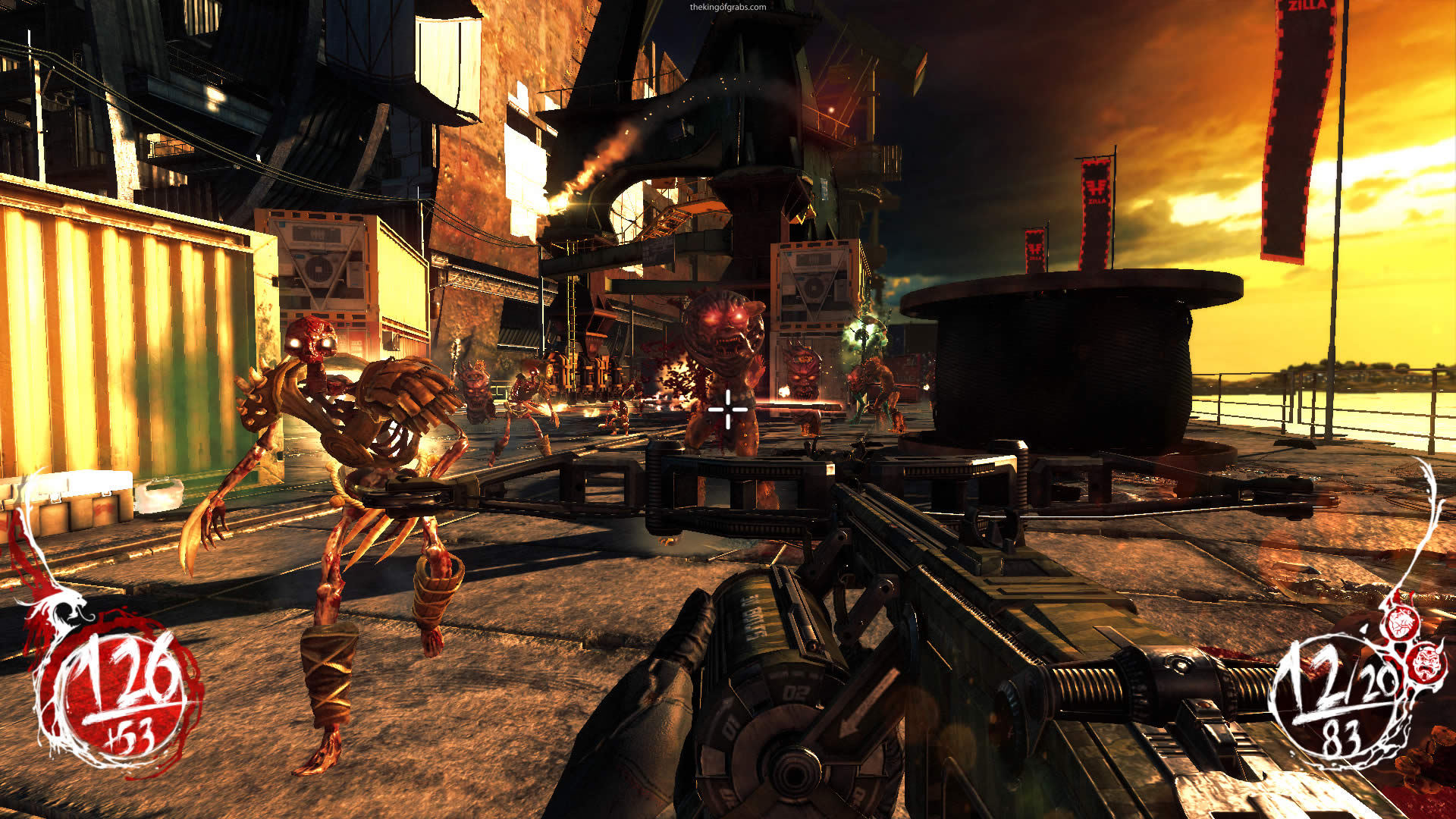Select the demon head item icon
Viewport: 1456px width, 819px height.
(x=1427, y=661)
